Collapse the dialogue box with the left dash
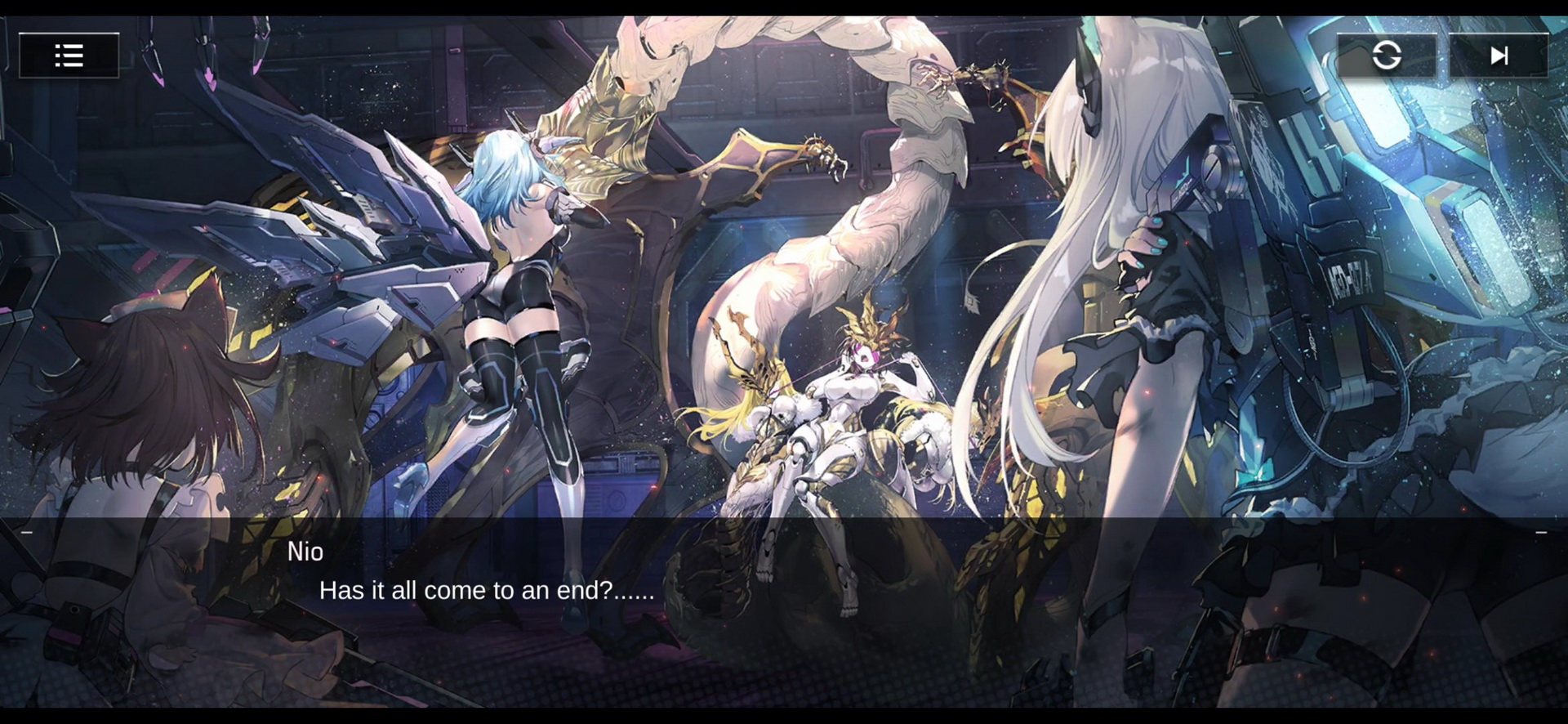Screen dimensions: 1568x724 tap(27, 532)
